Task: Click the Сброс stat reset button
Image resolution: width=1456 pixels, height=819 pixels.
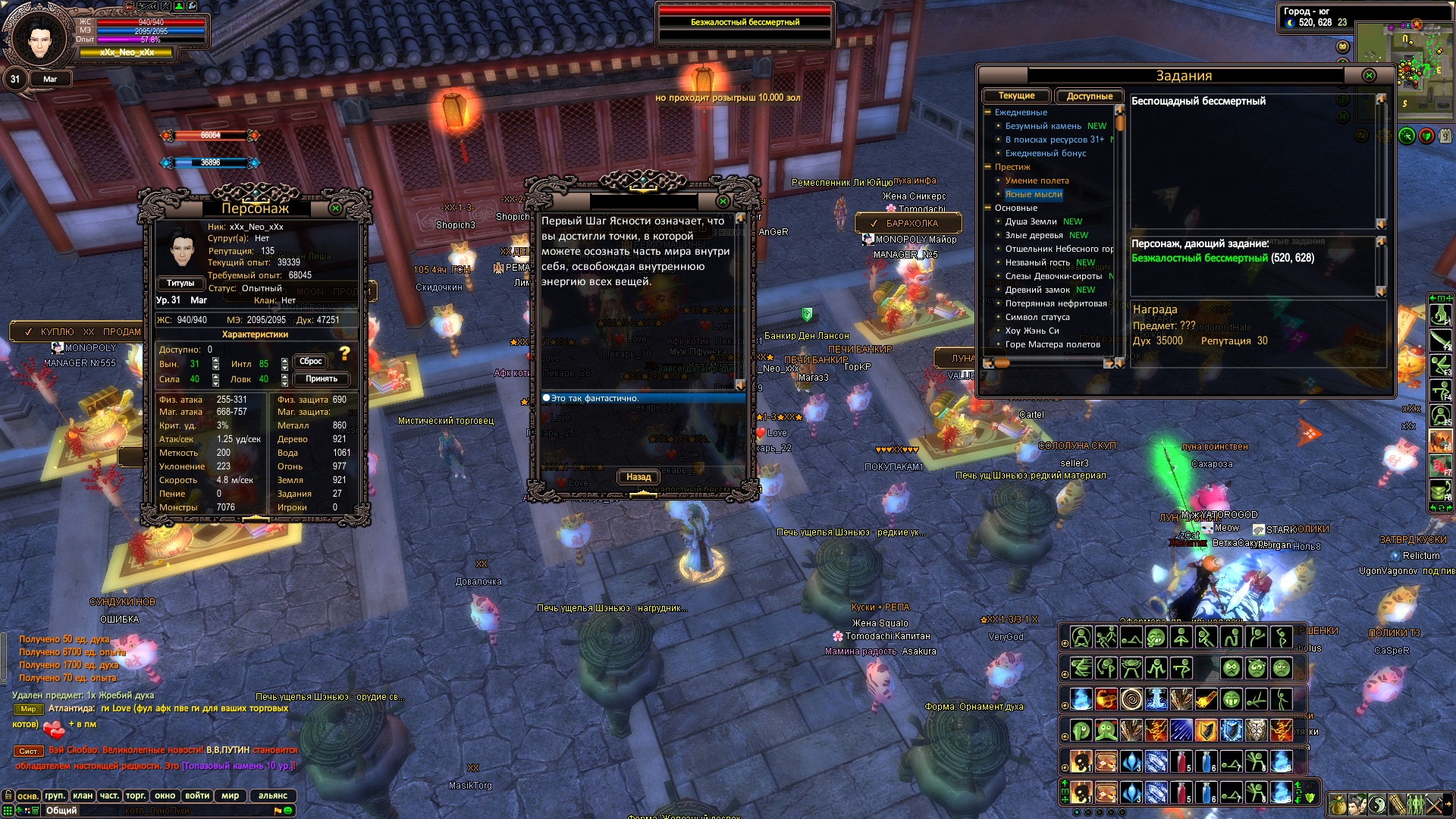Action: [x=311, y=362]
